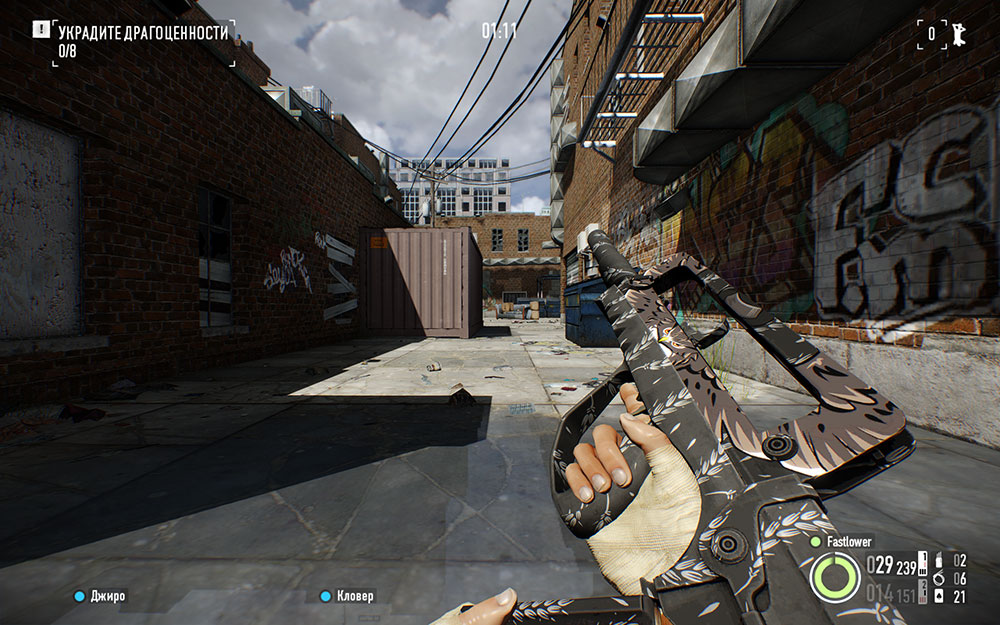Select teammate Кловер's name panel
1000x625 pixels.
348,596
